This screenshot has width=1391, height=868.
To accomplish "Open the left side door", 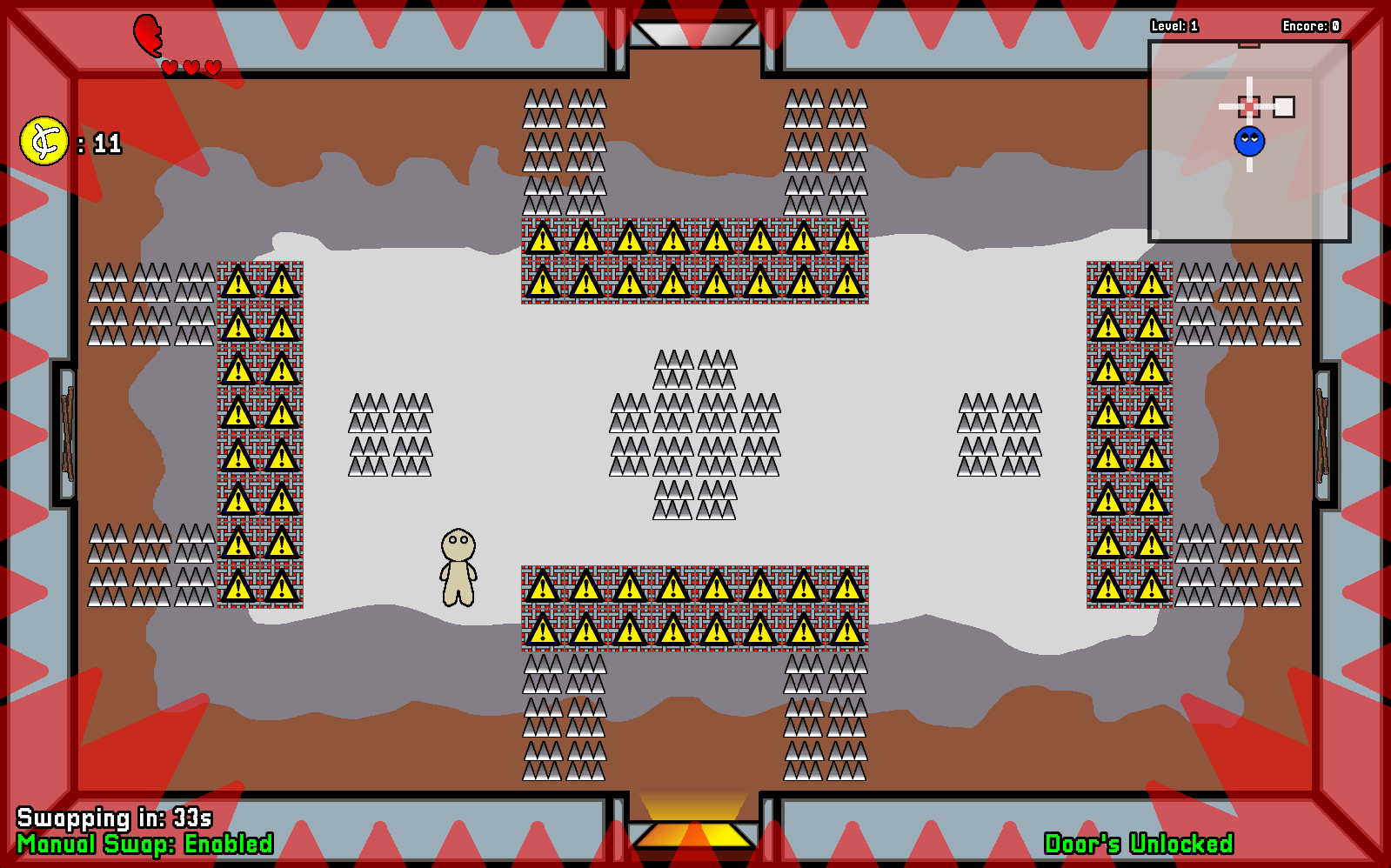I will (x=65, y=434).
